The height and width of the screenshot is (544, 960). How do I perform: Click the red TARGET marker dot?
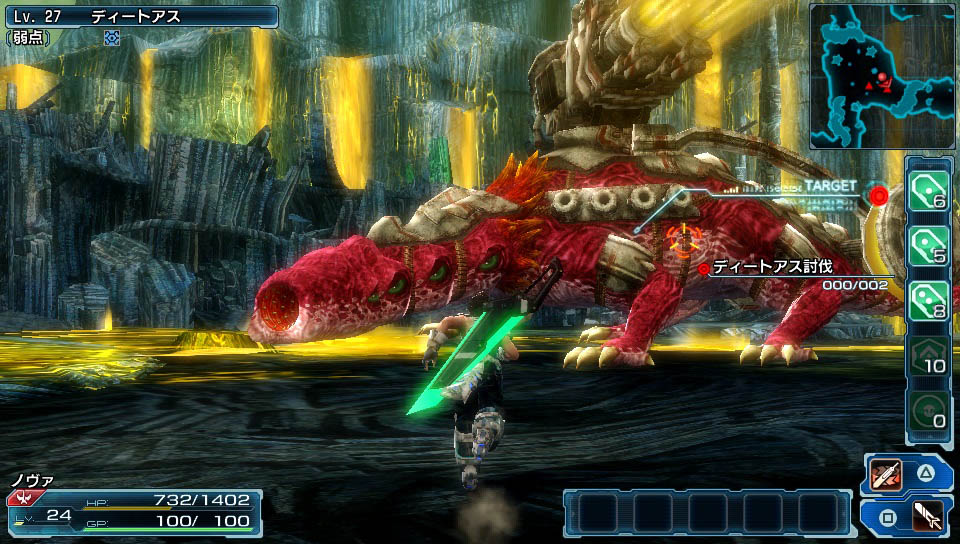click(x=879, y=194)
